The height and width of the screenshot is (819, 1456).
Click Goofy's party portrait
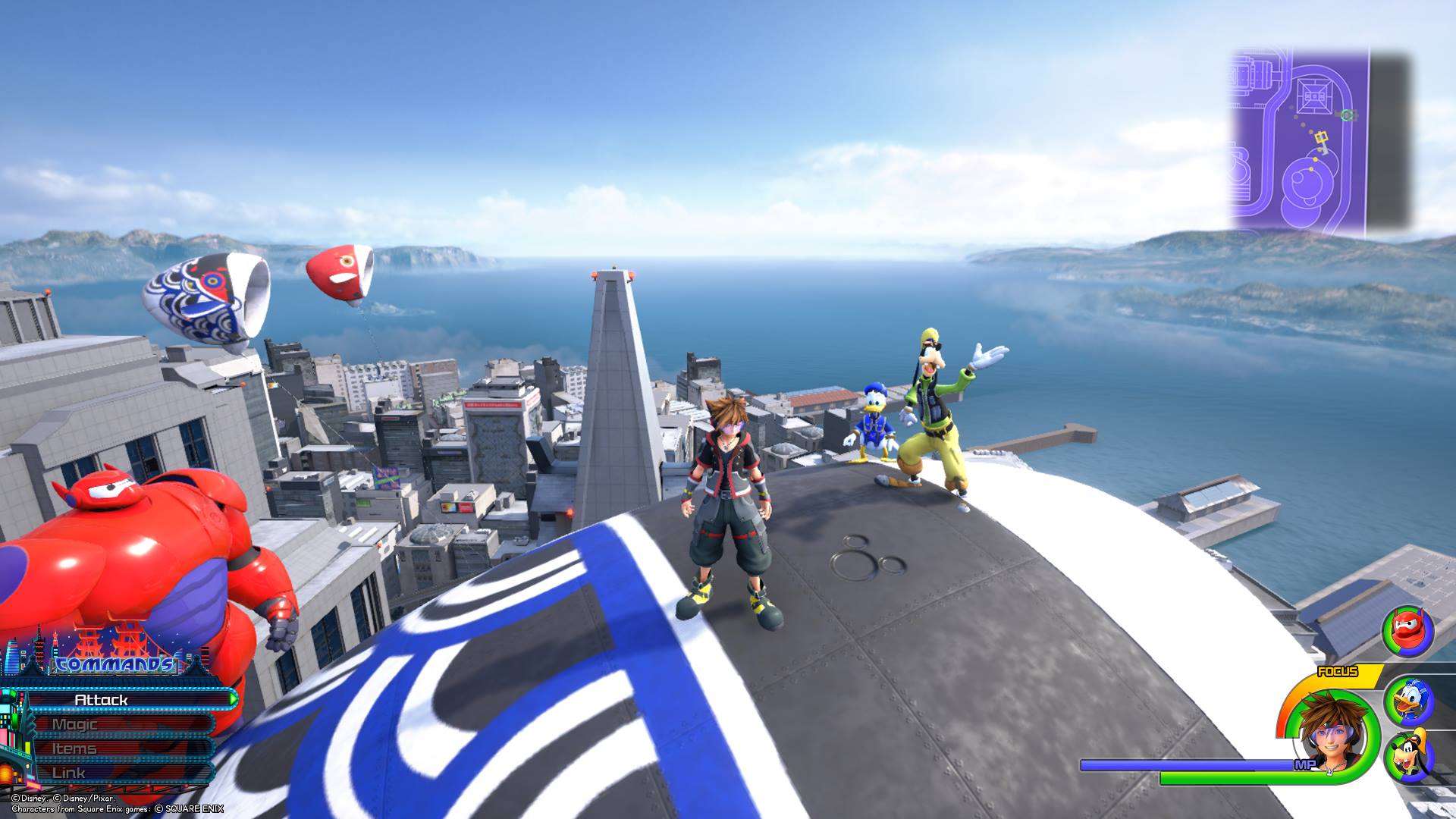coord(1408,756)
